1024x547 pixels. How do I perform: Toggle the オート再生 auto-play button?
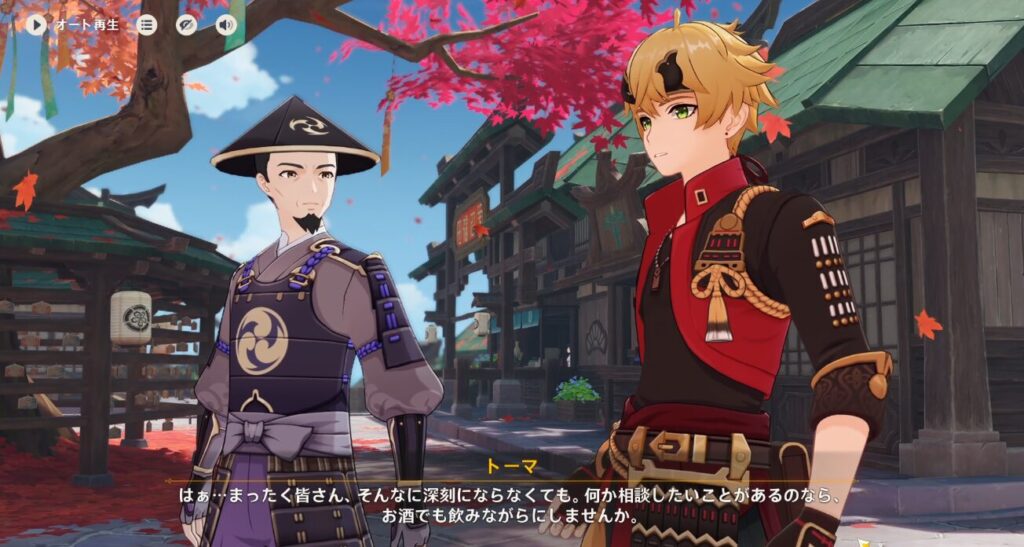click(37, 24)
